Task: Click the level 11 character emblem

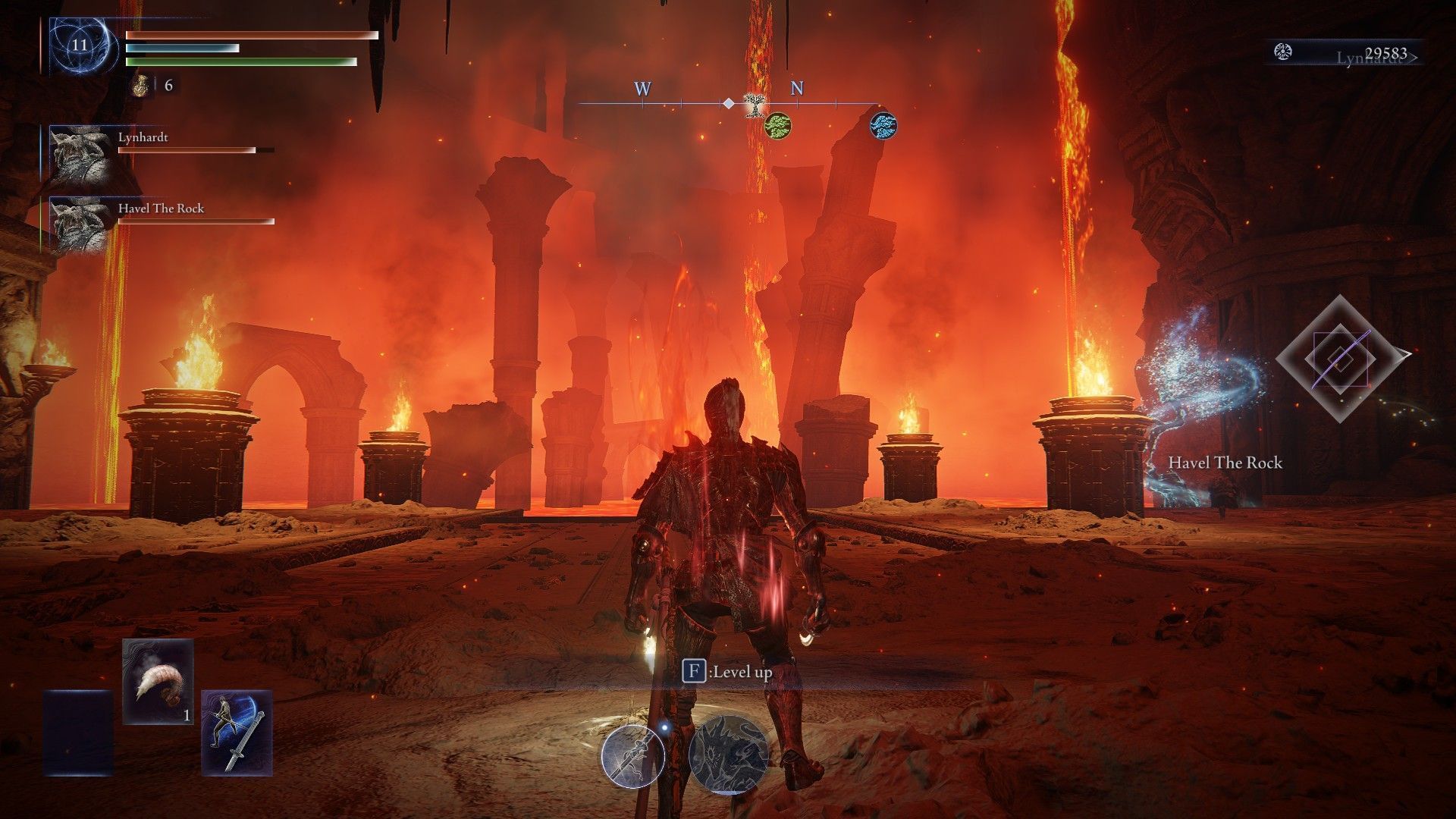Action: click(80, 45)
